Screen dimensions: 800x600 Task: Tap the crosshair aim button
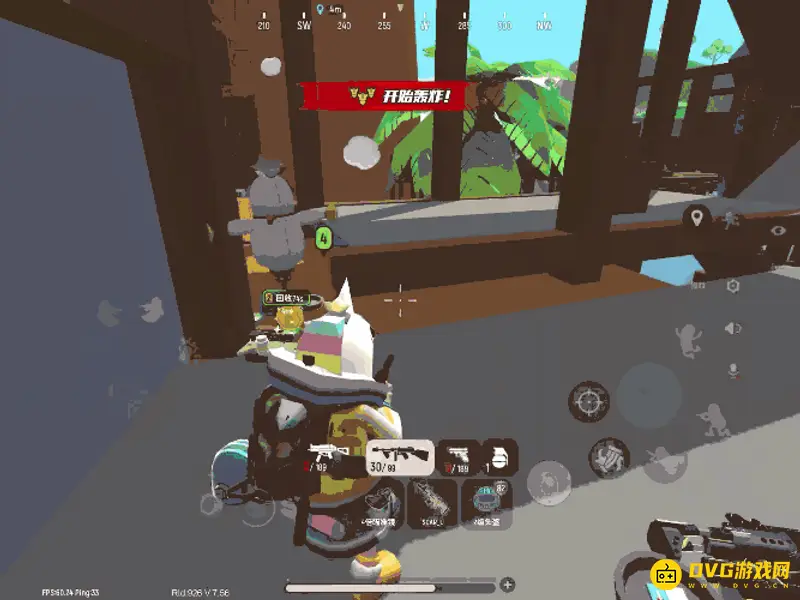(588, 401)
